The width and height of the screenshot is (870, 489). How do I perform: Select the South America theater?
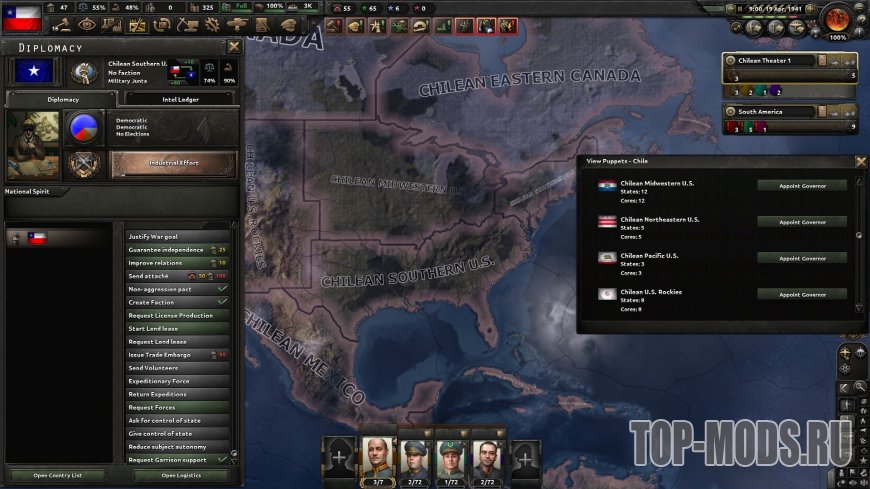(x=768, y=111)
